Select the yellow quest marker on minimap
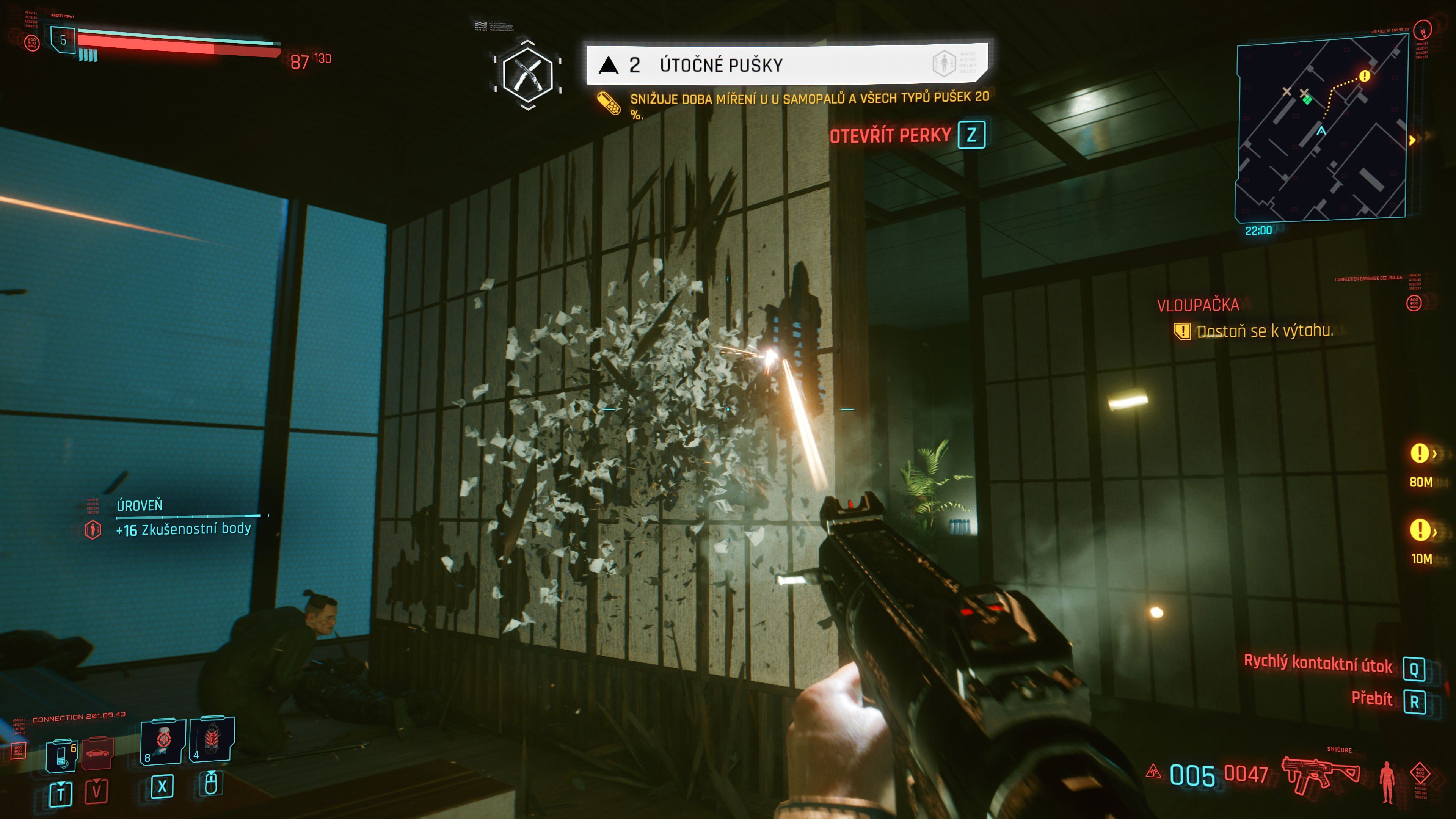 (x=1365, y=76)
